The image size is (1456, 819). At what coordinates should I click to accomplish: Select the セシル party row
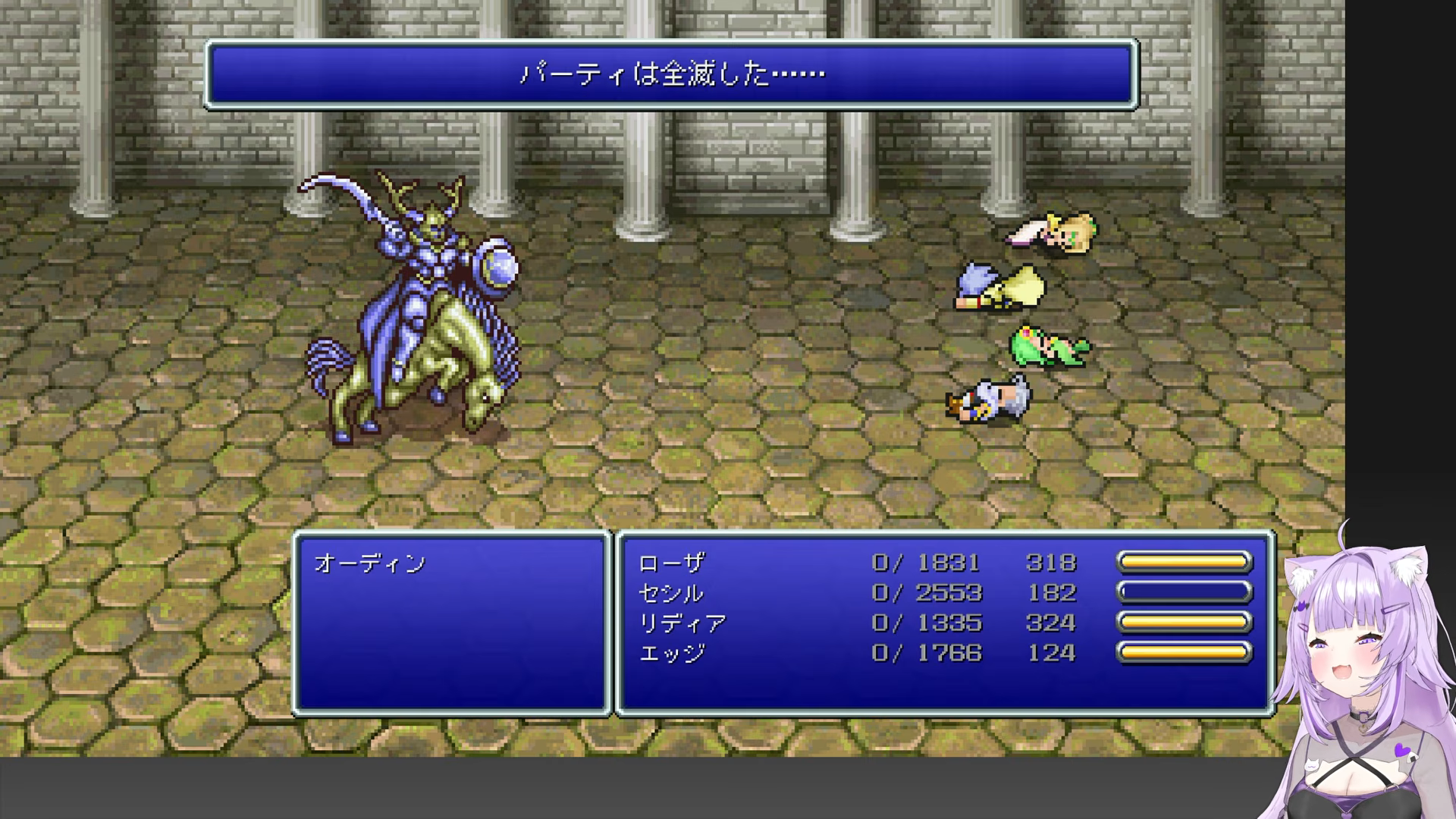coord(671,593)
